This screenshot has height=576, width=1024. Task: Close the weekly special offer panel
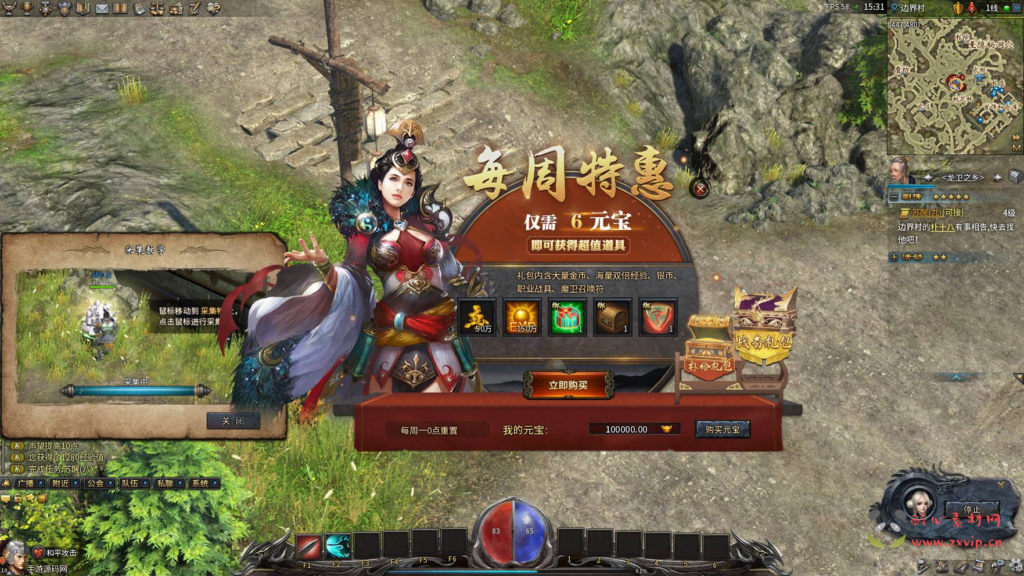click(x=700, y=186)
